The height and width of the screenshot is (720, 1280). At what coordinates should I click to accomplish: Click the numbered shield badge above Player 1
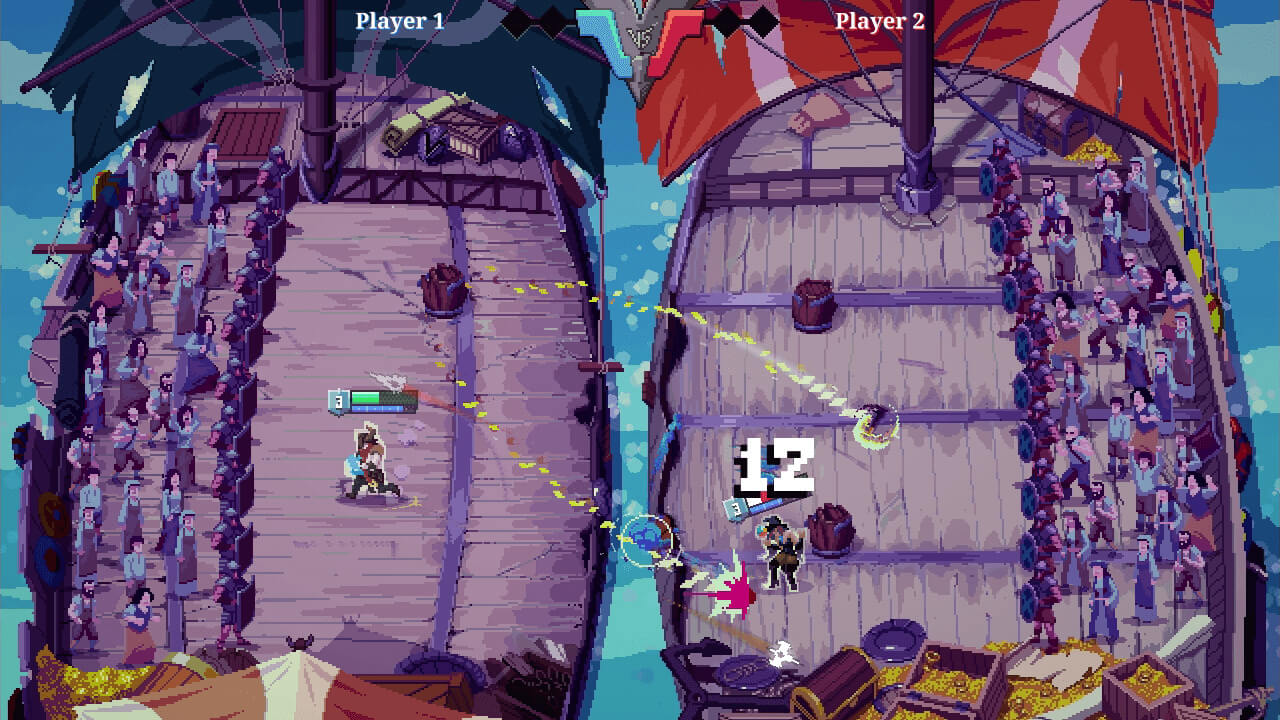click(x=339, y=400)
